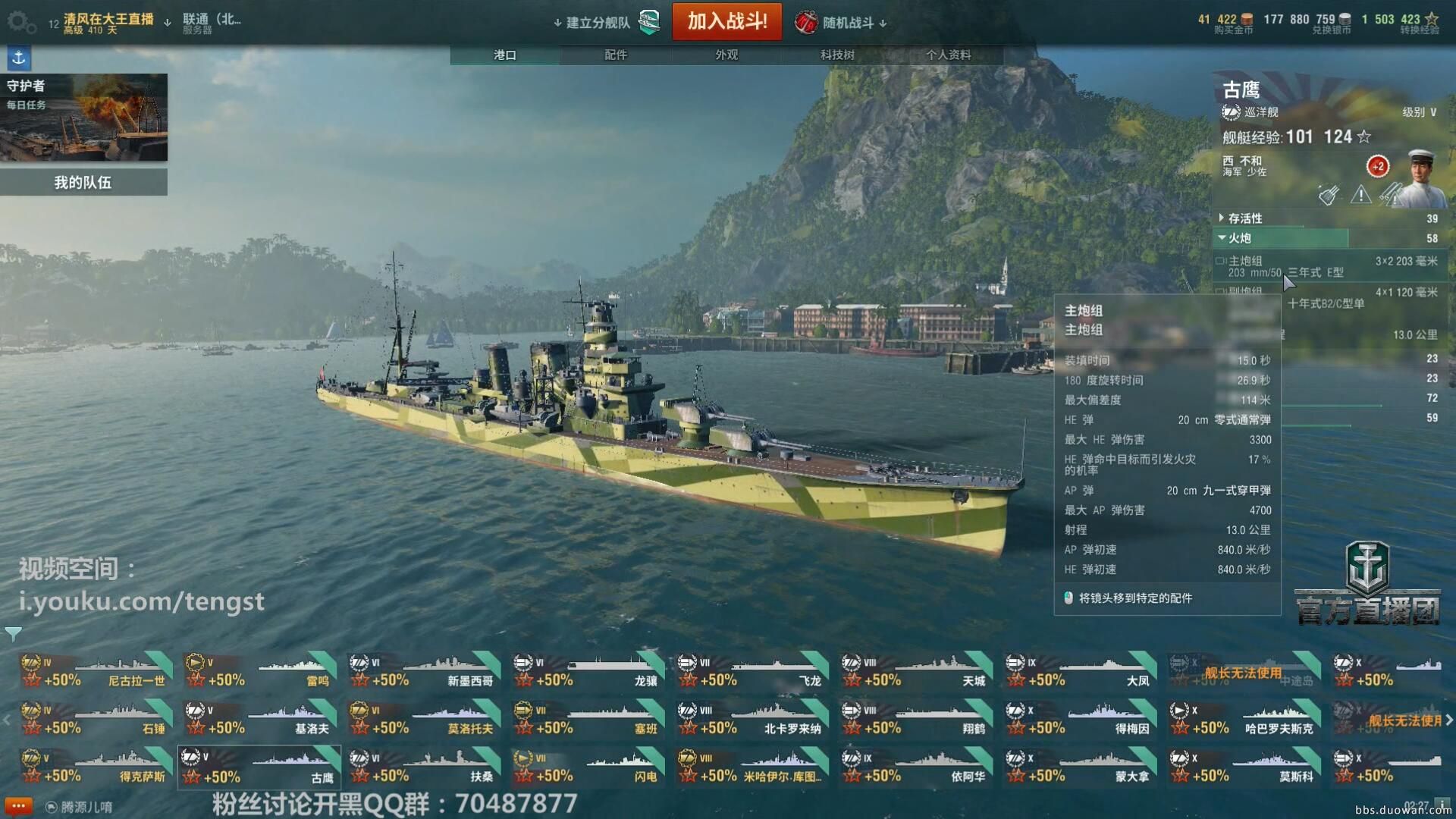Screen dimensions: 1456x819
Task: Open the ship carousel filter funnel
Action: (13, 633)
